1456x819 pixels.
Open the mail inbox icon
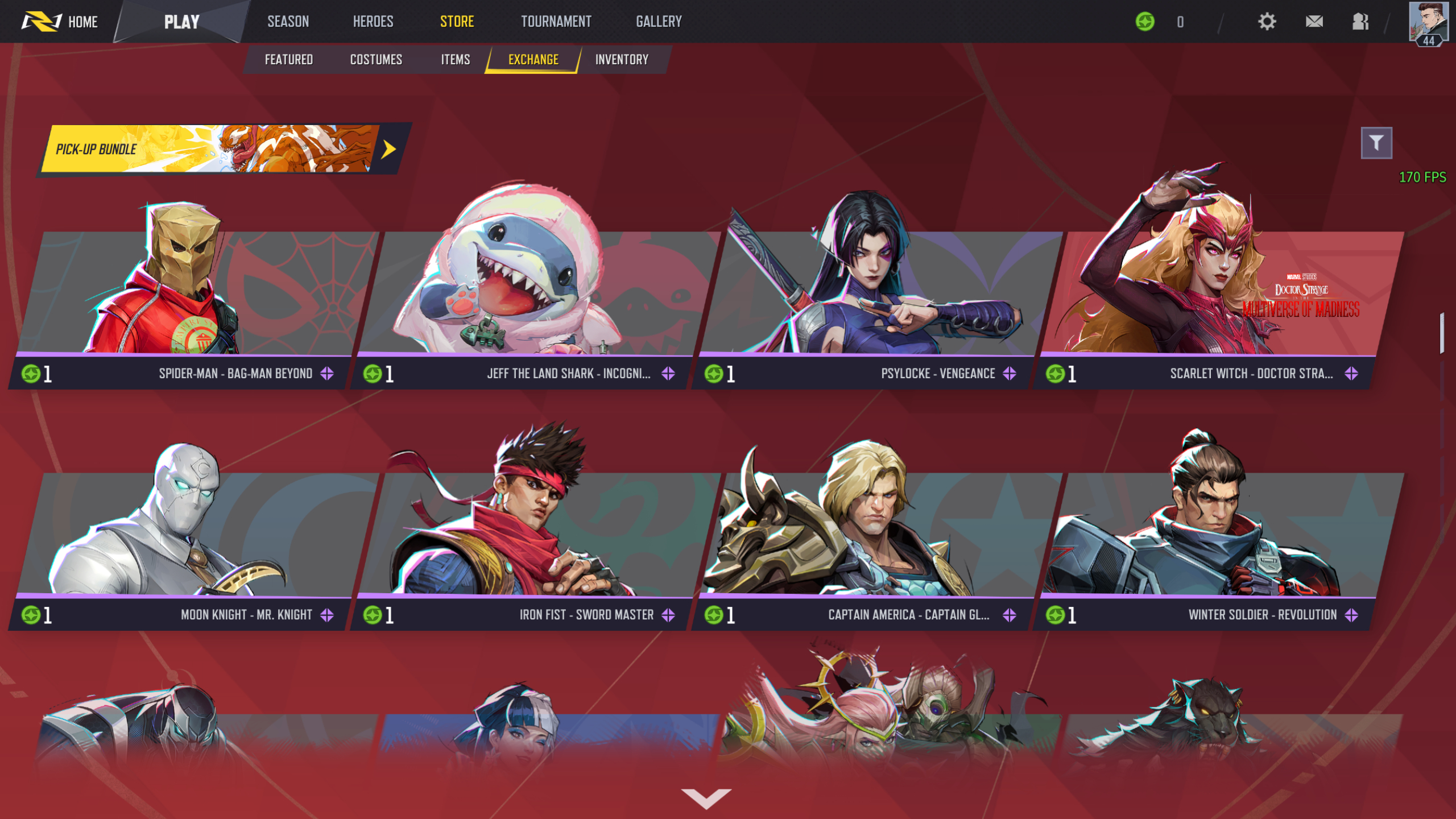tap(1314, 22)
